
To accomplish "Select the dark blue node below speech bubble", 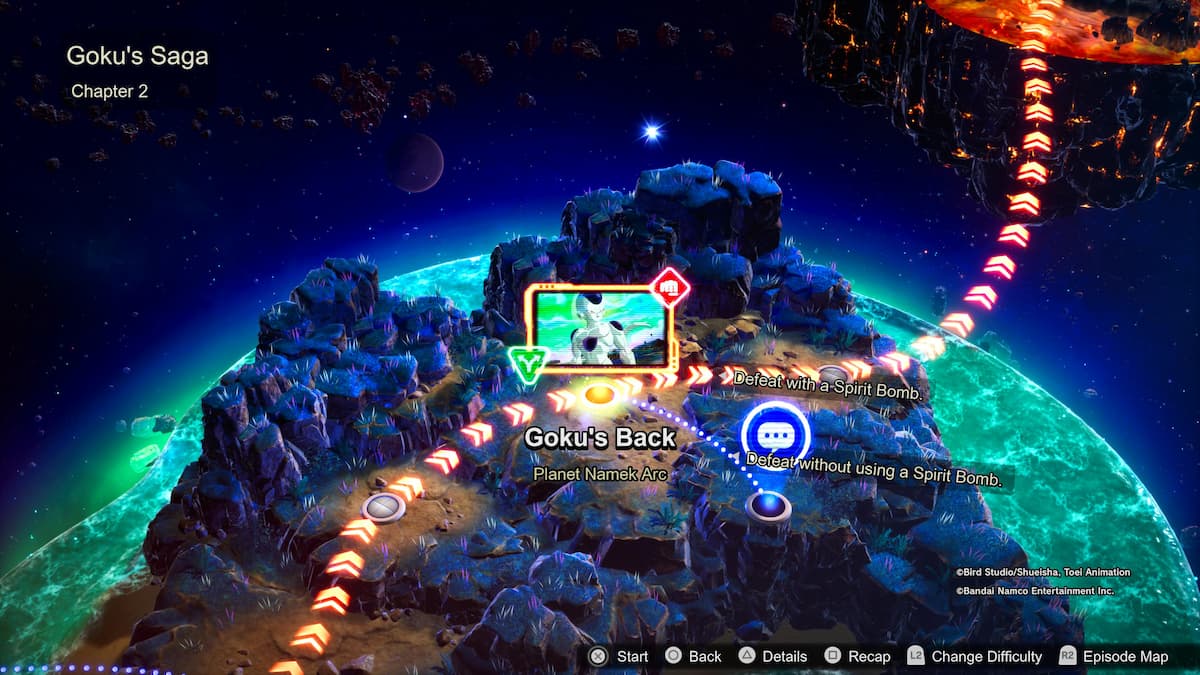I will [768, 506].
